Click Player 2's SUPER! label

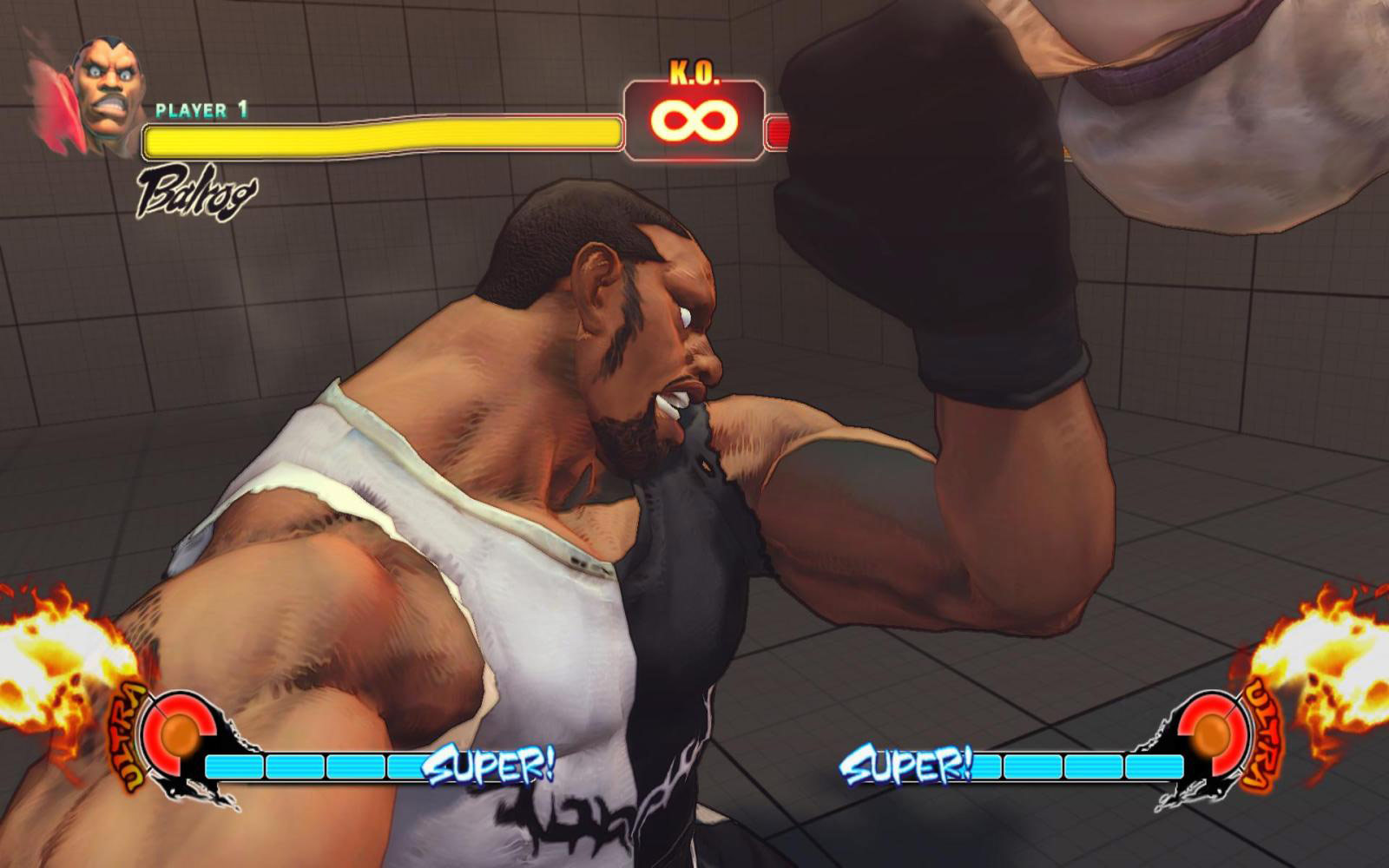coord(908,763)
